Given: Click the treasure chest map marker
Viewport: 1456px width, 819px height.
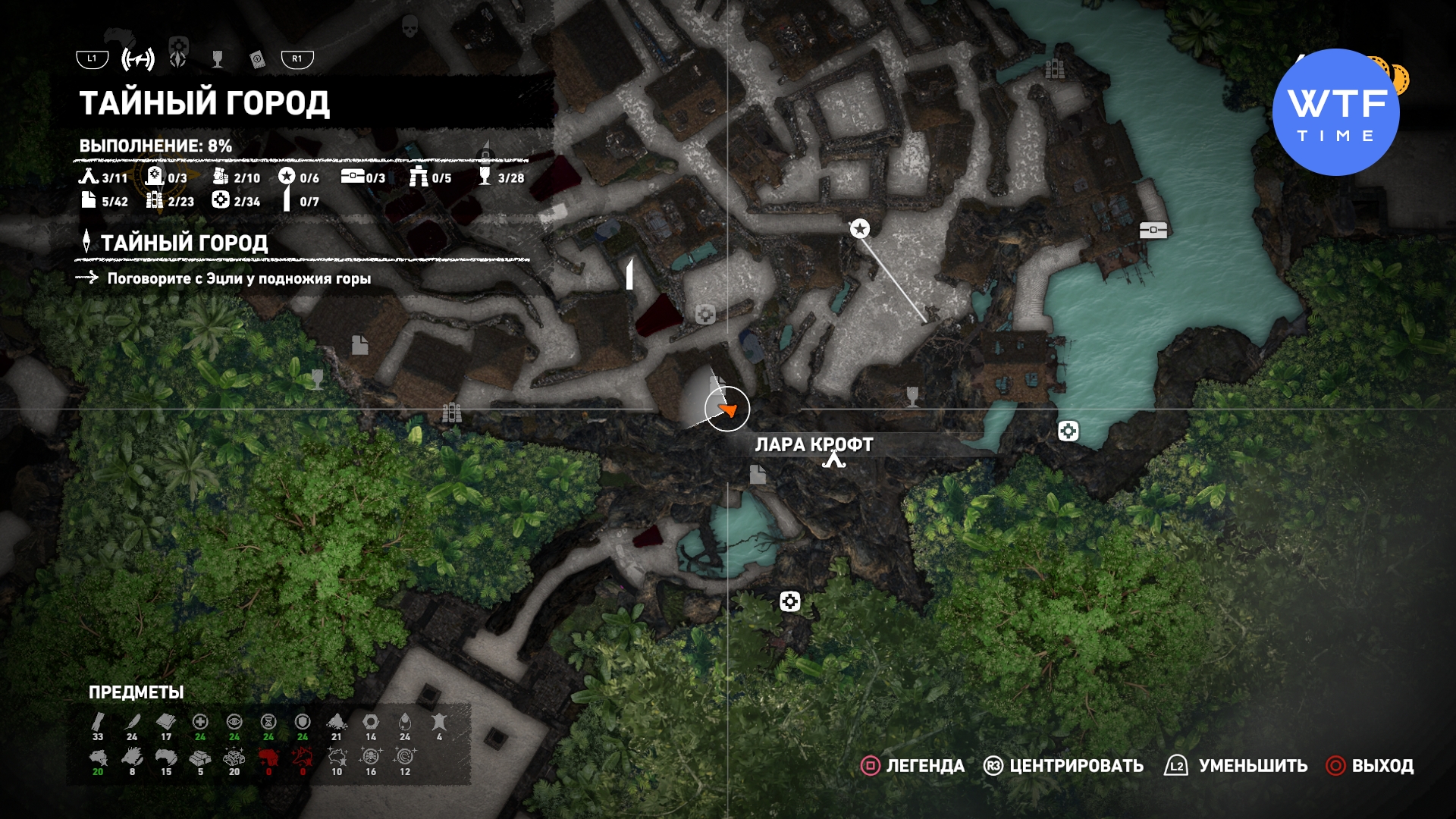Looking at the screenshot, I should [x=1153, y=230].
